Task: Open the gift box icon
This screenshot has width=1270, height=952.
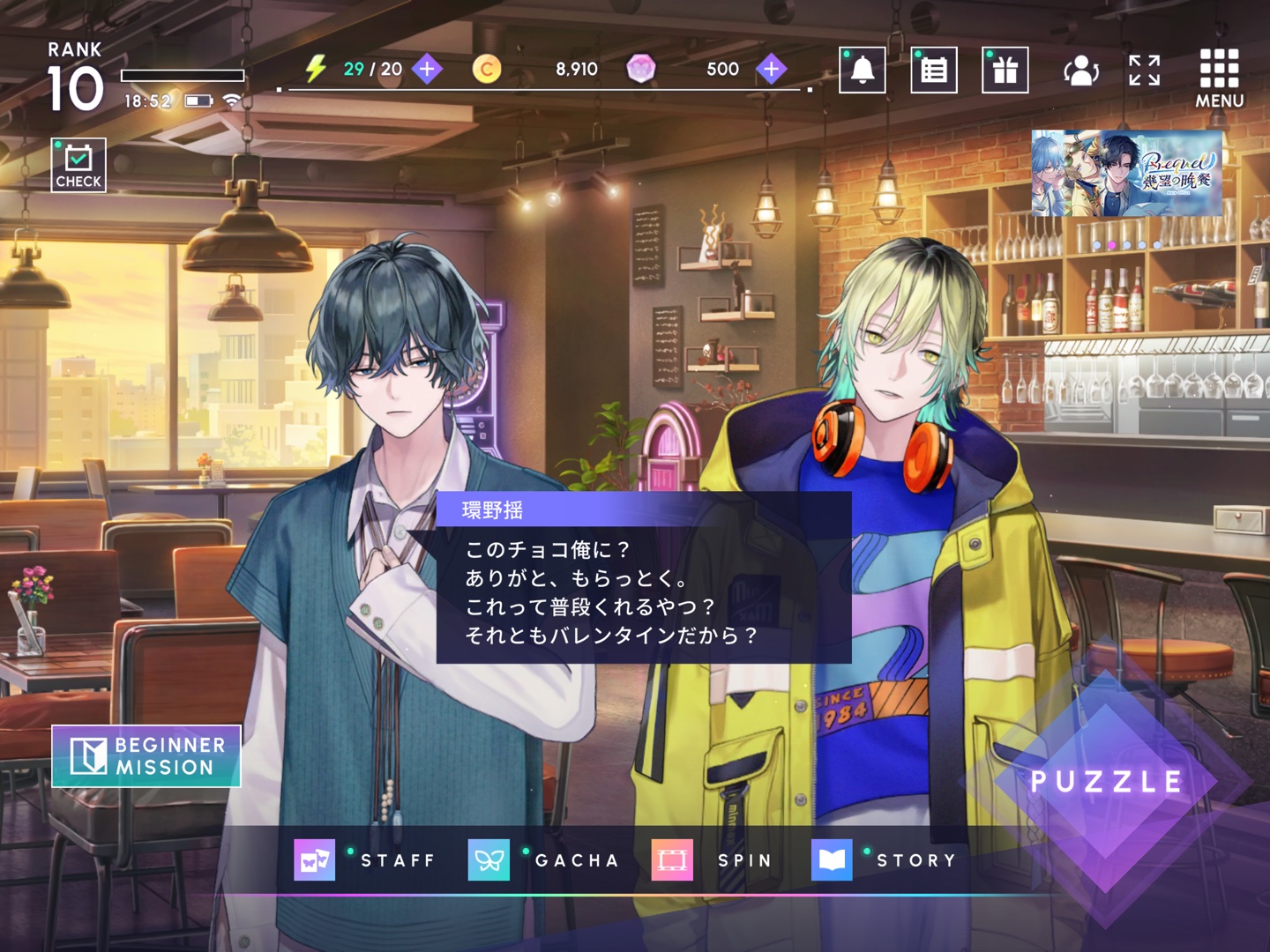Action: (1005, 70)
